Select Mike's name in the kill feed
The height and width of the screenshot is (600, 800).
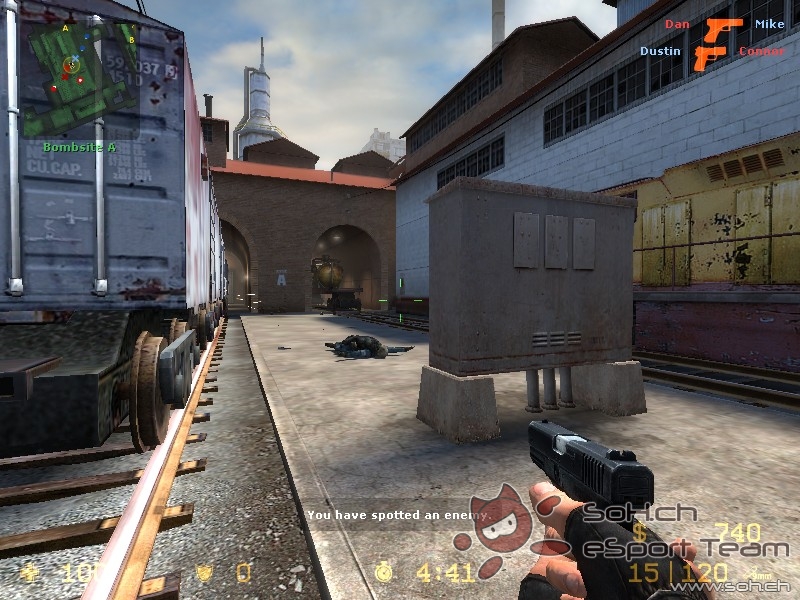pyautogui.click(x=769, y=24)
